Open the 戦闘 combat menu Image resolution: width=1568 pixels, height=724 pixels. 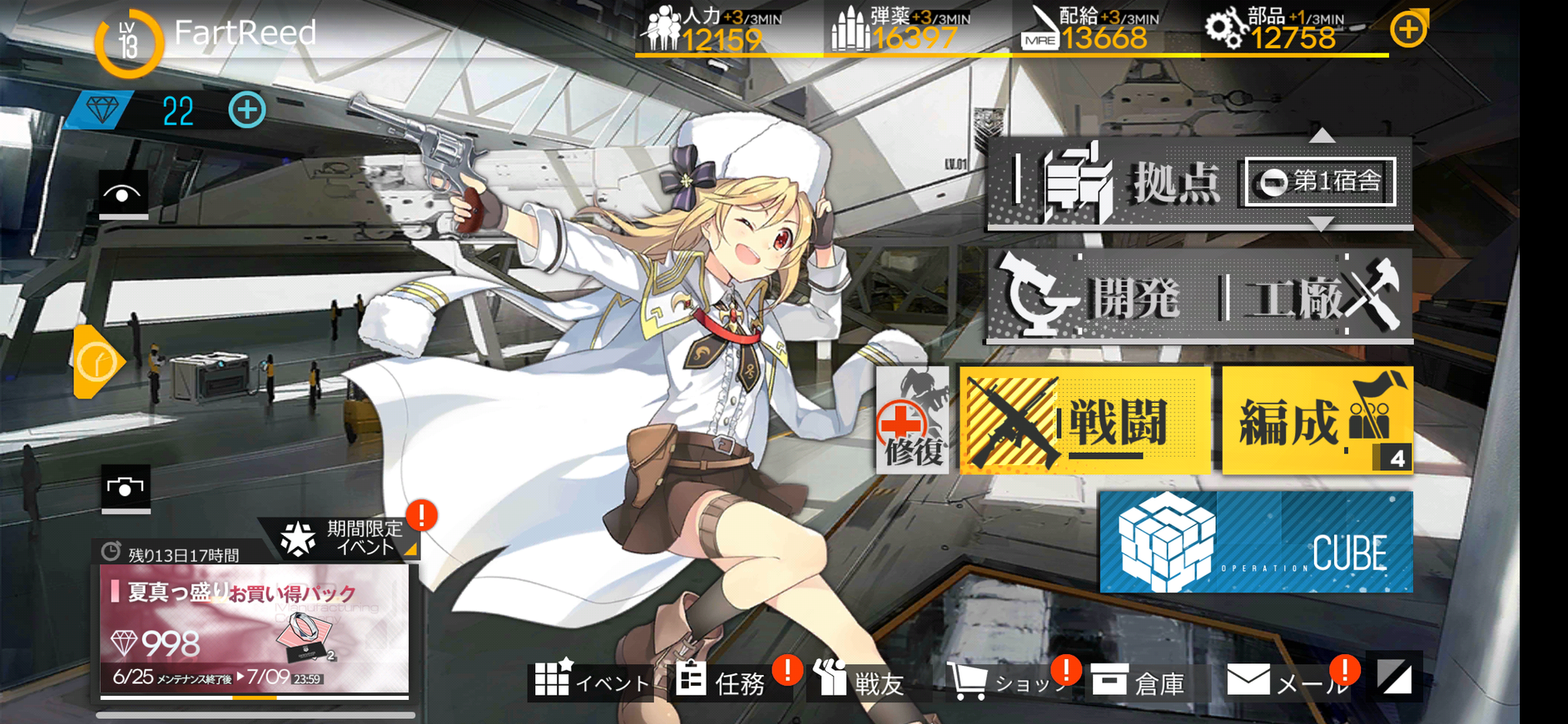[1084, 420]
